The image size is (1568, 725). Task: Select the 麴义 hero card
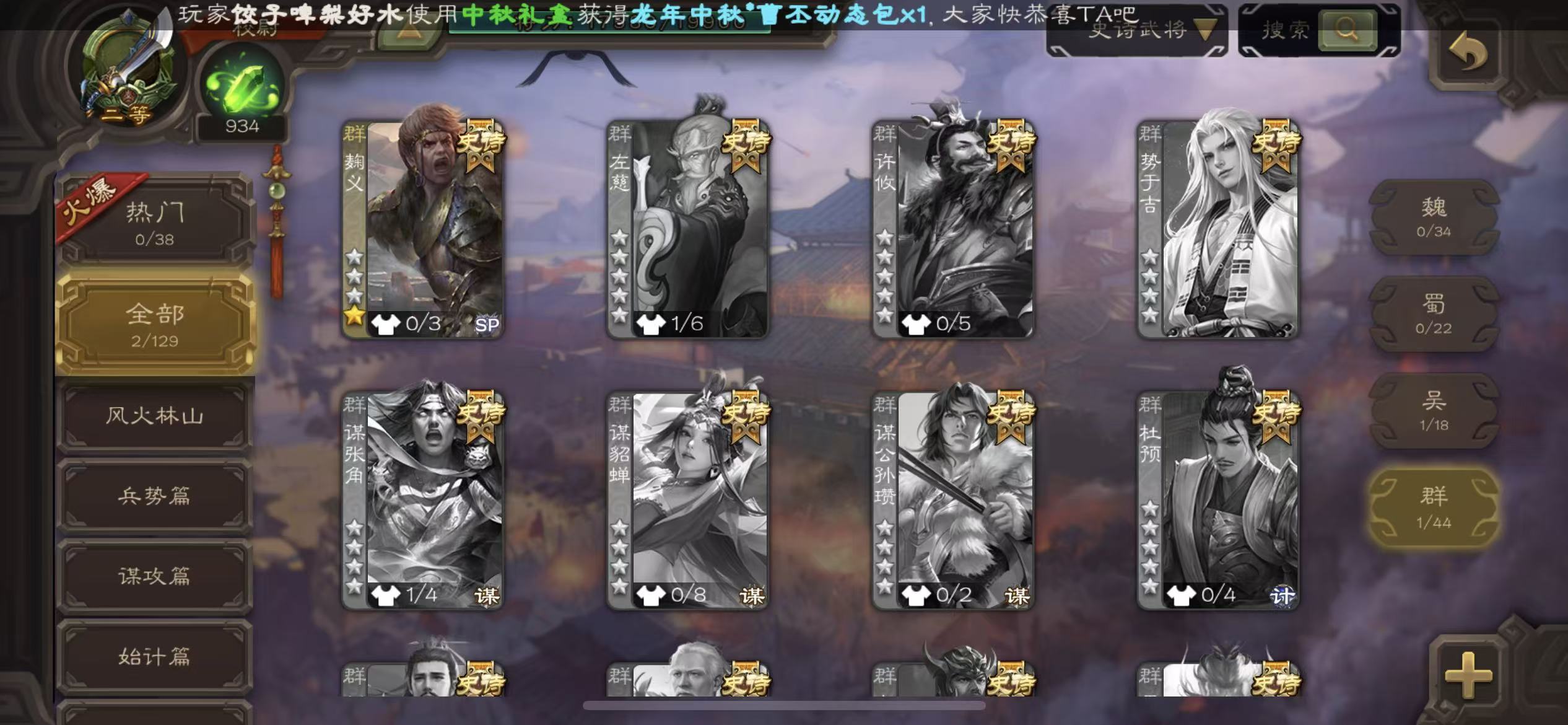(424, 229)
